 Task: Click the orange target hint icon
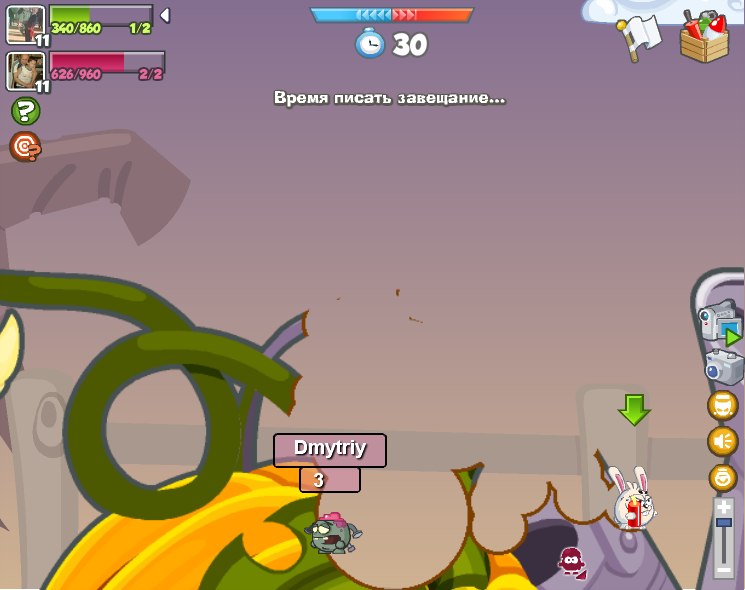click(25, 147)
